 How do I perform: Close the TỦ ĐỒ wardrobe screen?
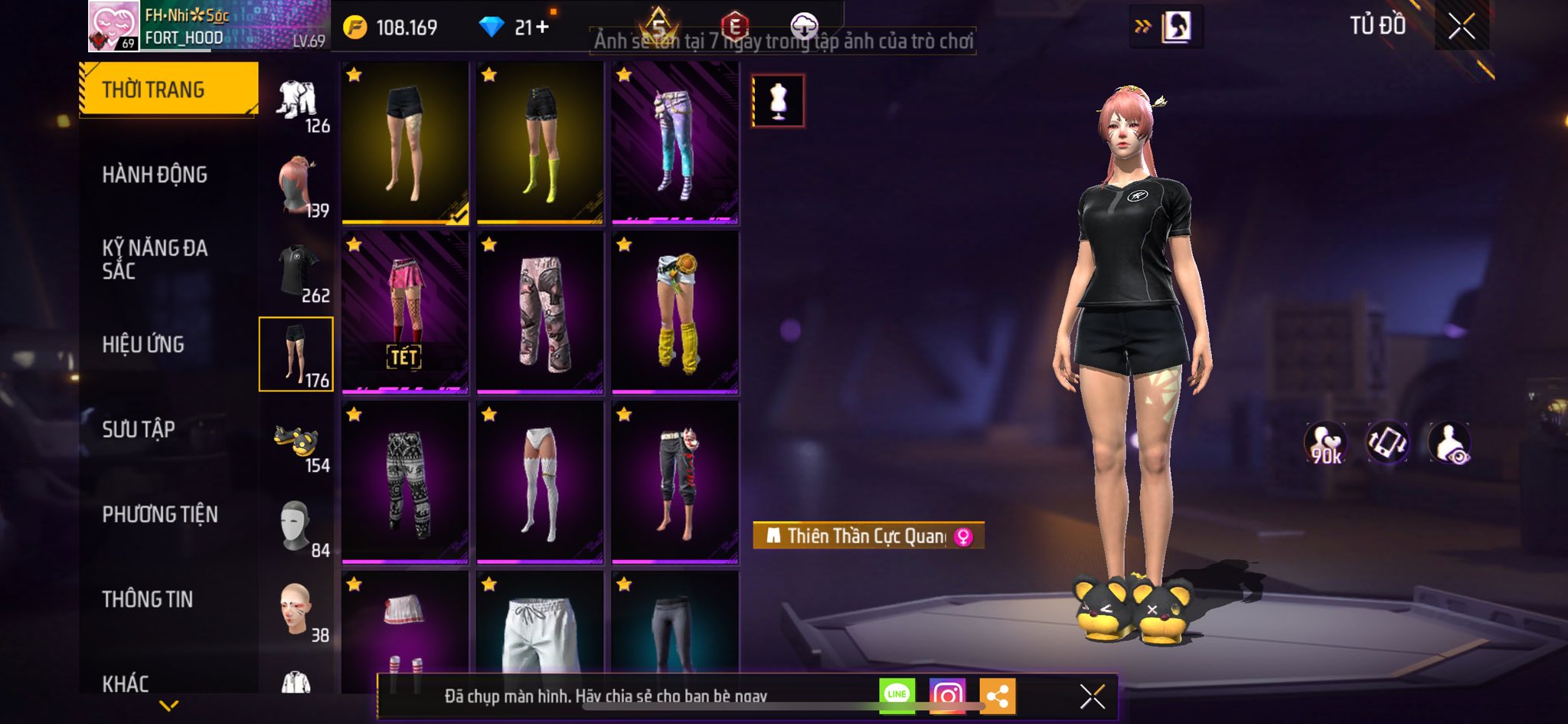pos(1461,27)
